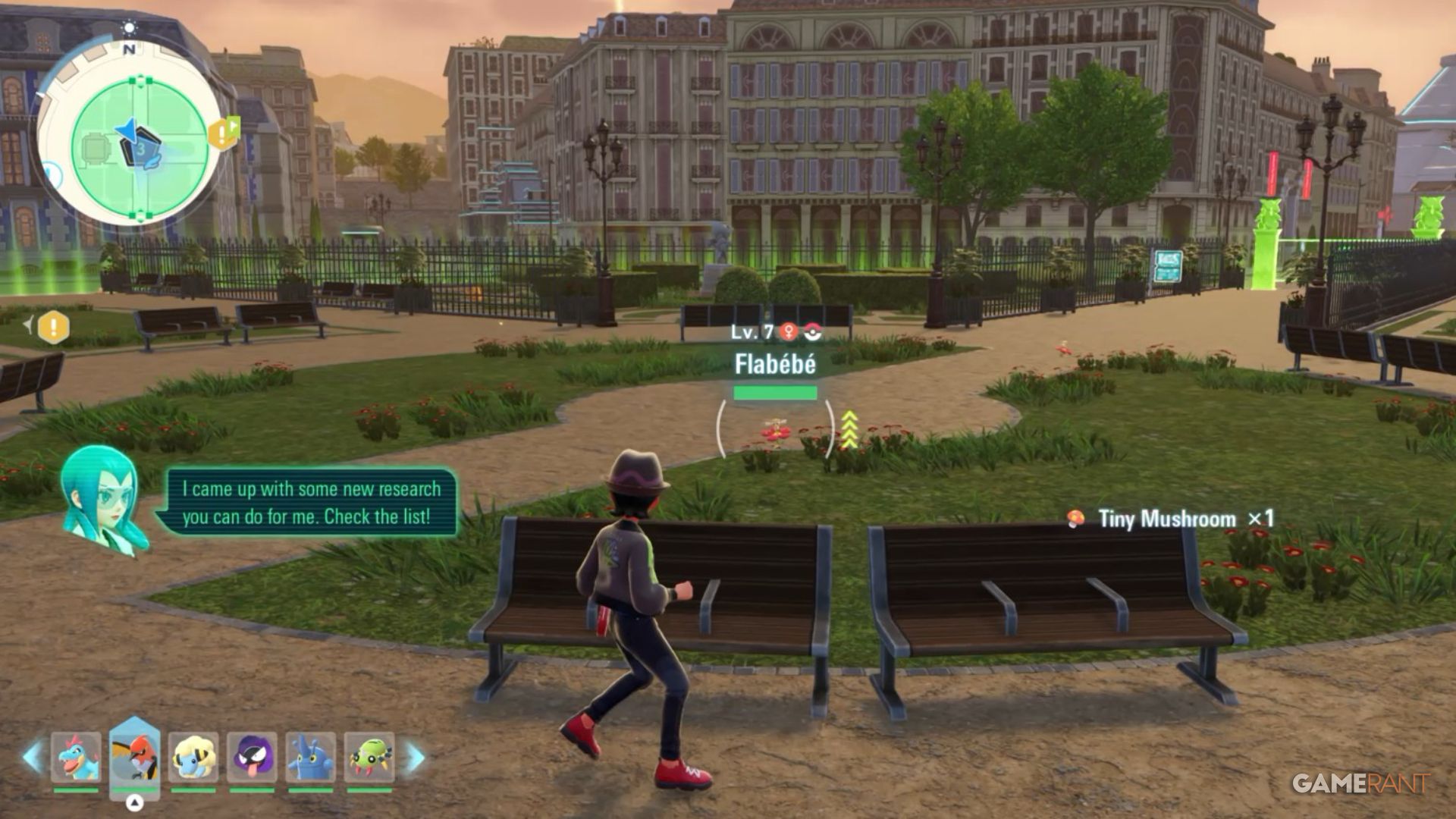Click the party bar's right arrow

416,757
